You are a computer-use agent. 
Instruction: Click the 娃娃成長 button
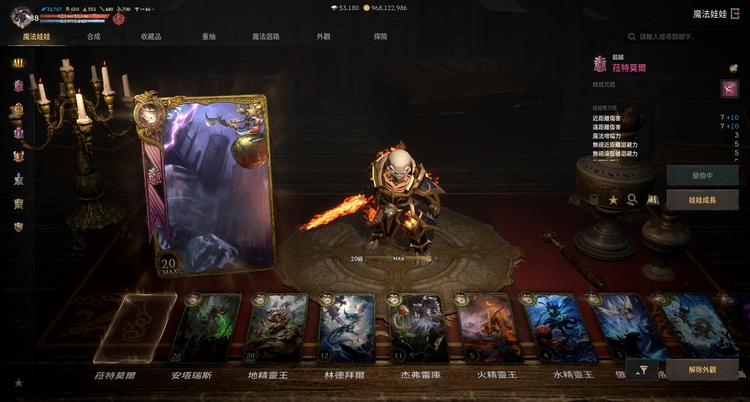[702, 200]
